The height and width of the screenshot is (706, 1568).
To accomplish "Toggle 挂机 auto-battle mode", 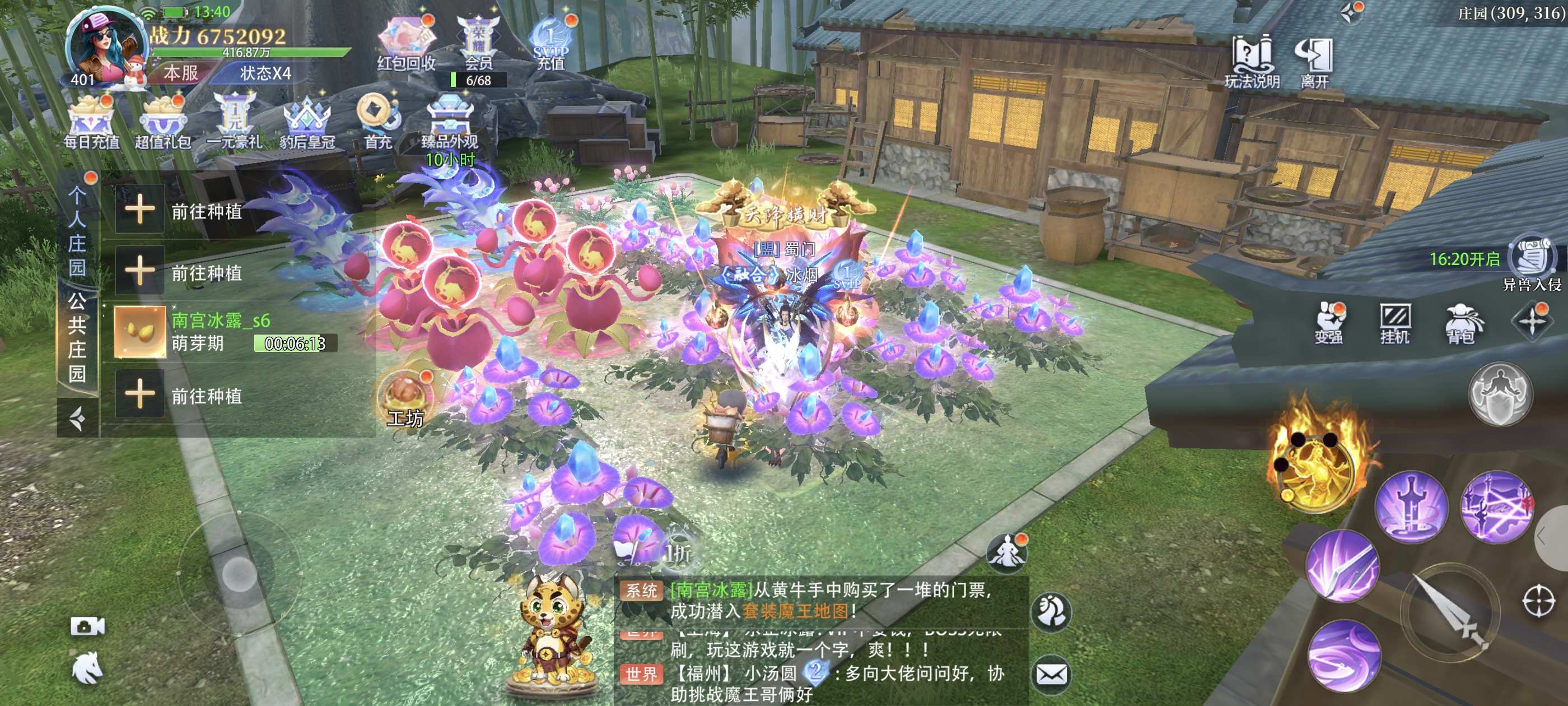I will tap(1394, 323).
